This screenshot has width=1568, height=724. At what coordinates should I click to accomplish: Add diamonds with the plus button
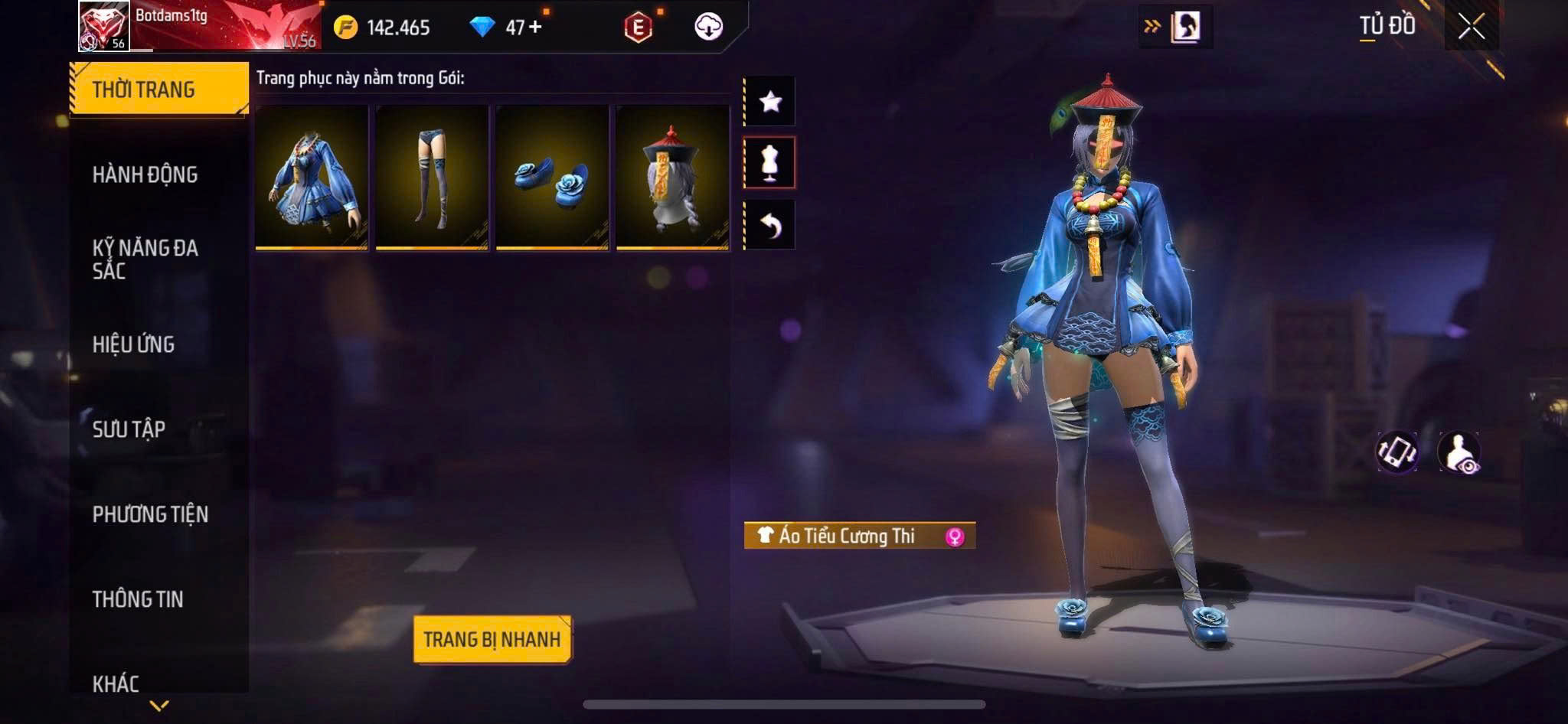click(534, 28)
